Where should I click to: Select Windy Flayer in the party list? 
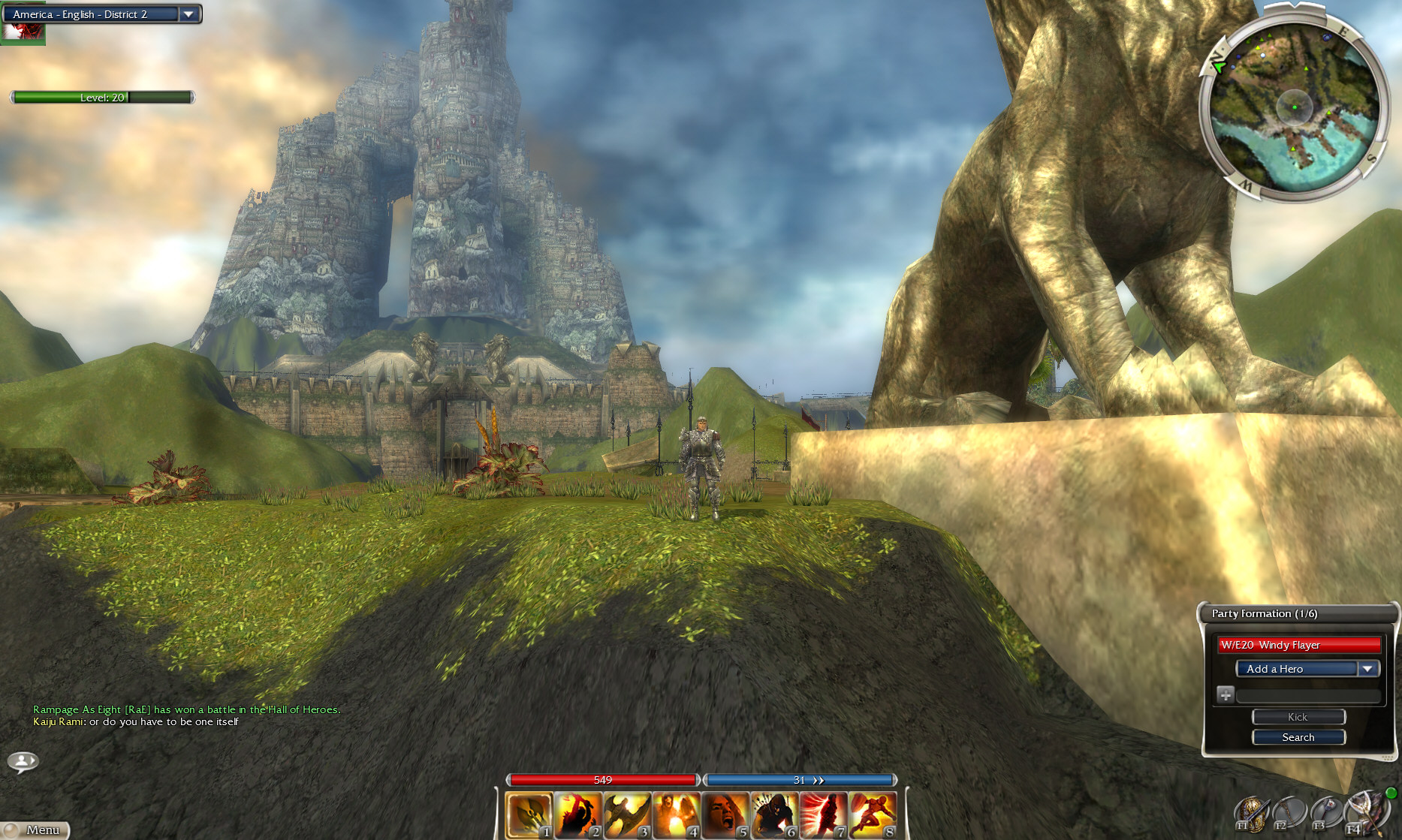(1299, 645)
